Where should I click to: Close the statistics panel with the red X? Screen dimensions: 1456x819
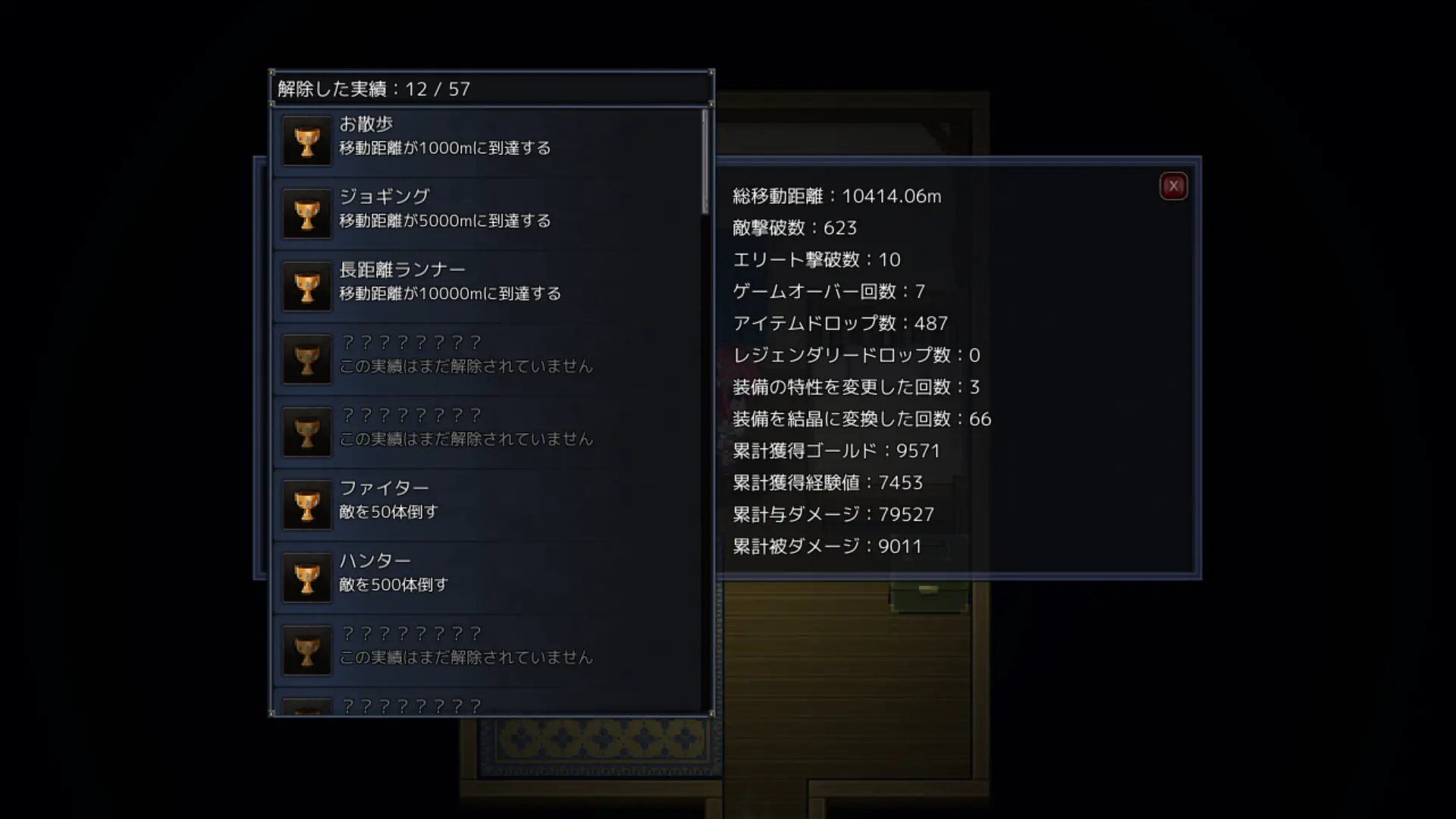[x=1173, y=186]
